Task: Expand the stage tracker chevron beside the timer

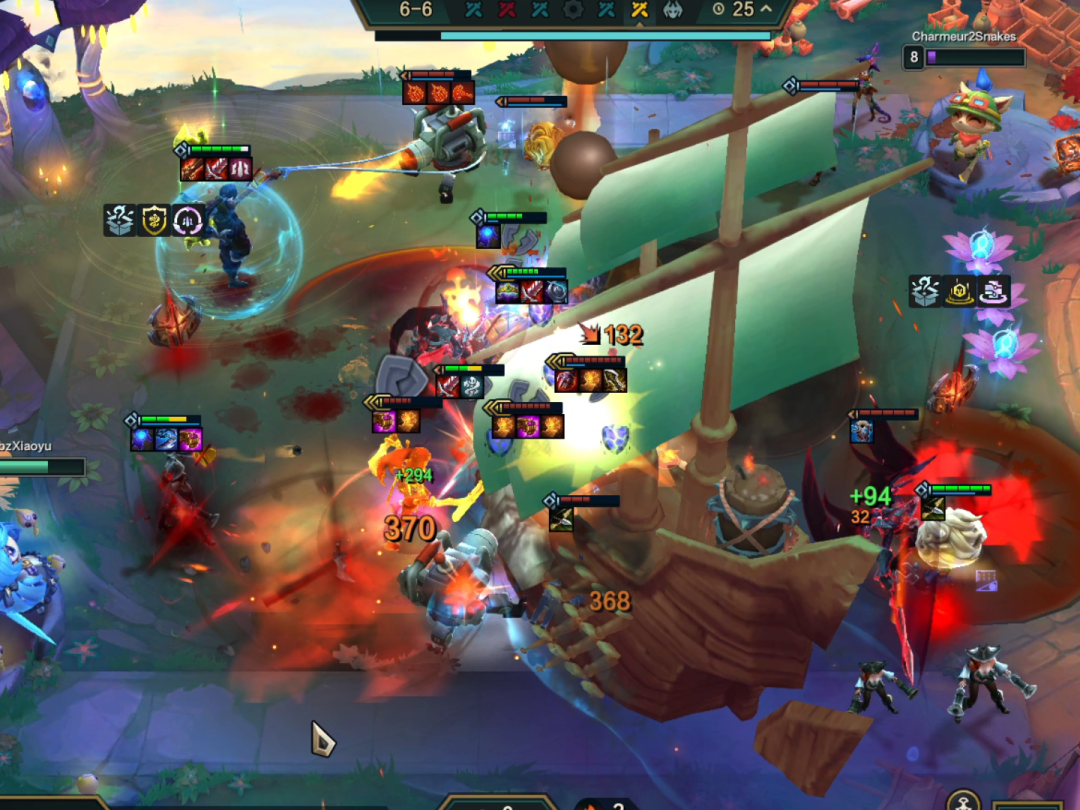Action: (x=767, y=9)
